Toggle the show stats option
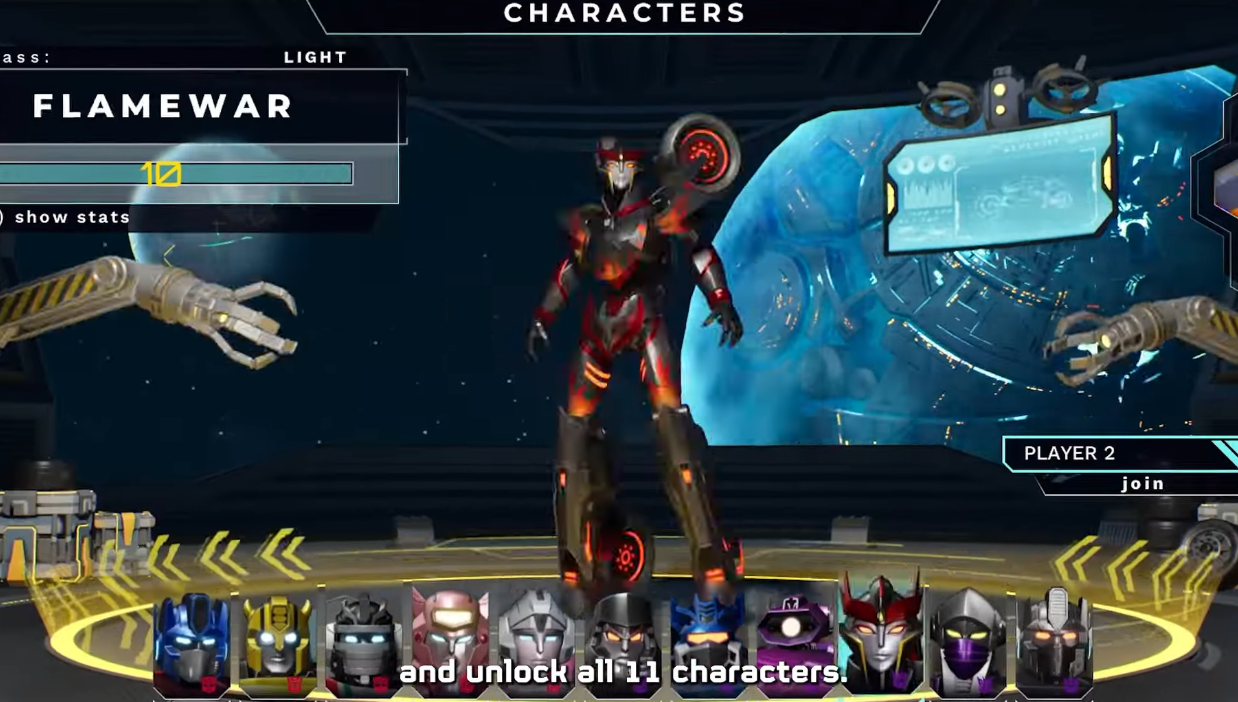1238x702 pixels. click(72, 217)
